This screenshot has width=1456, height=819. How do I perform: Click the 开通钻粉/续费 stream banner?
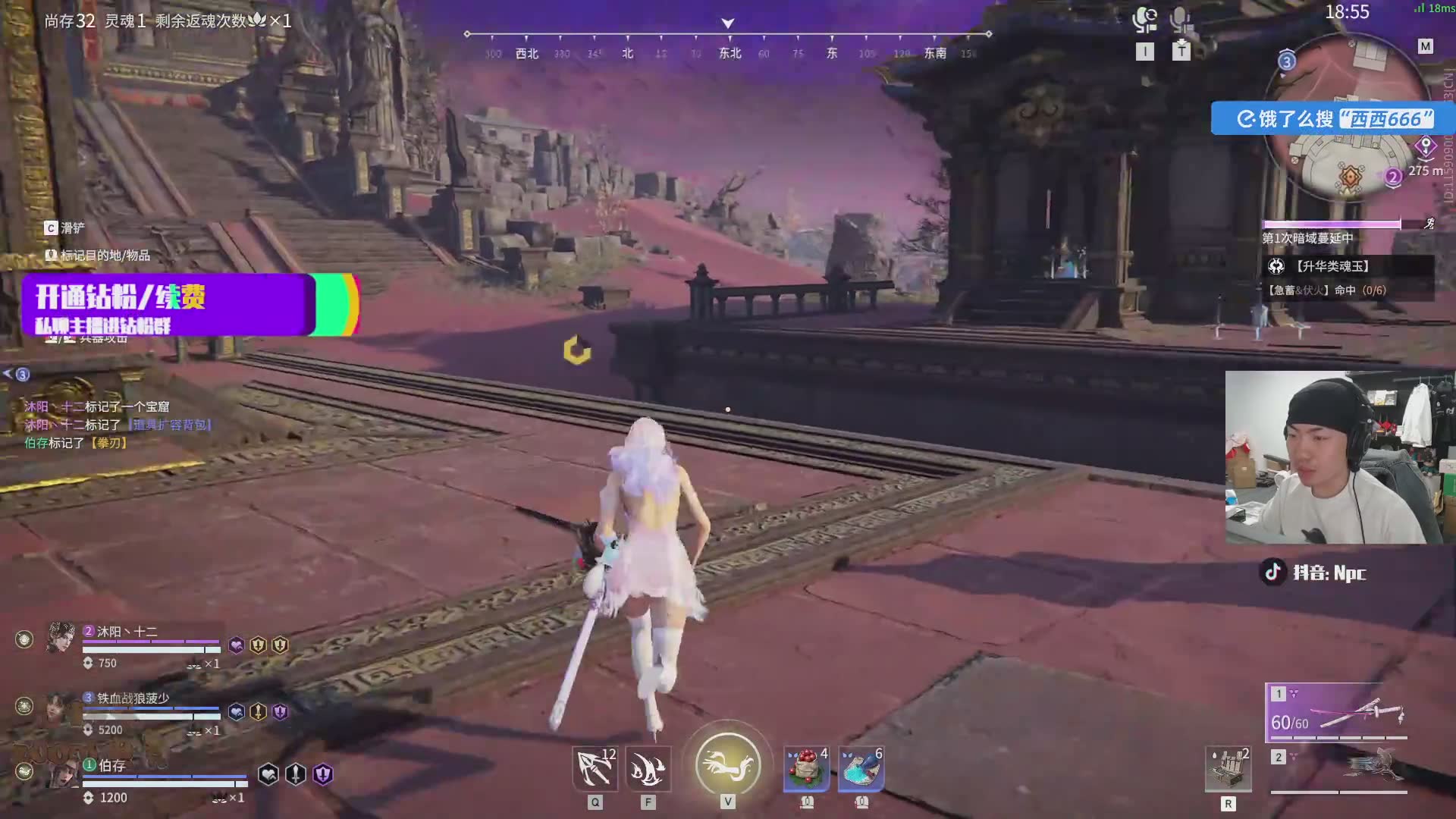coord(168,304)
